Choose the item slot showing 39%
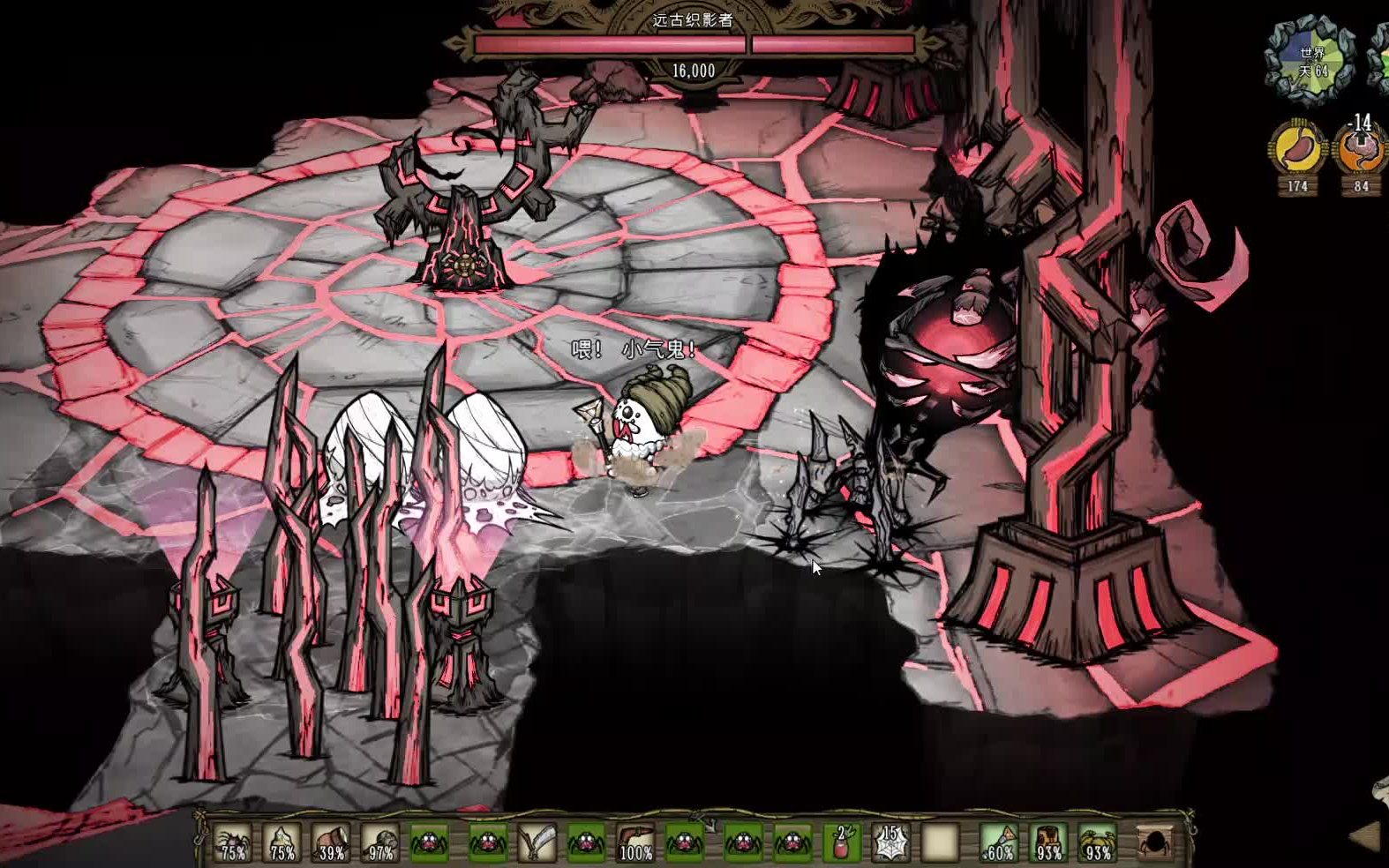Screen dimensions: 1389x868 click(x=332, y=843)
